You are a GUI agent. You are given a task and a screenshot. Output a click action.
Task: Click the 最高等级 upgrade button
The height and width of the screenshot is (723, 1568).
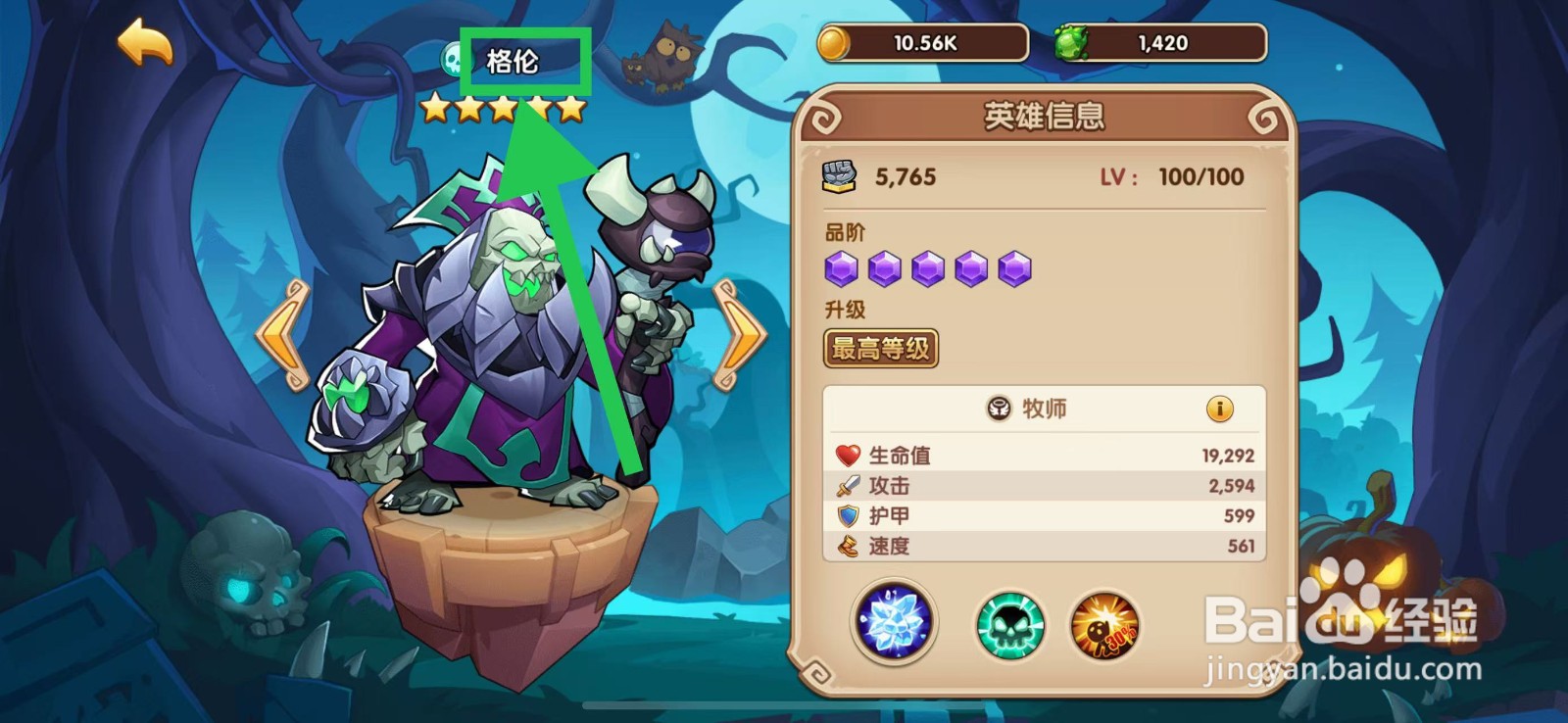879,348
